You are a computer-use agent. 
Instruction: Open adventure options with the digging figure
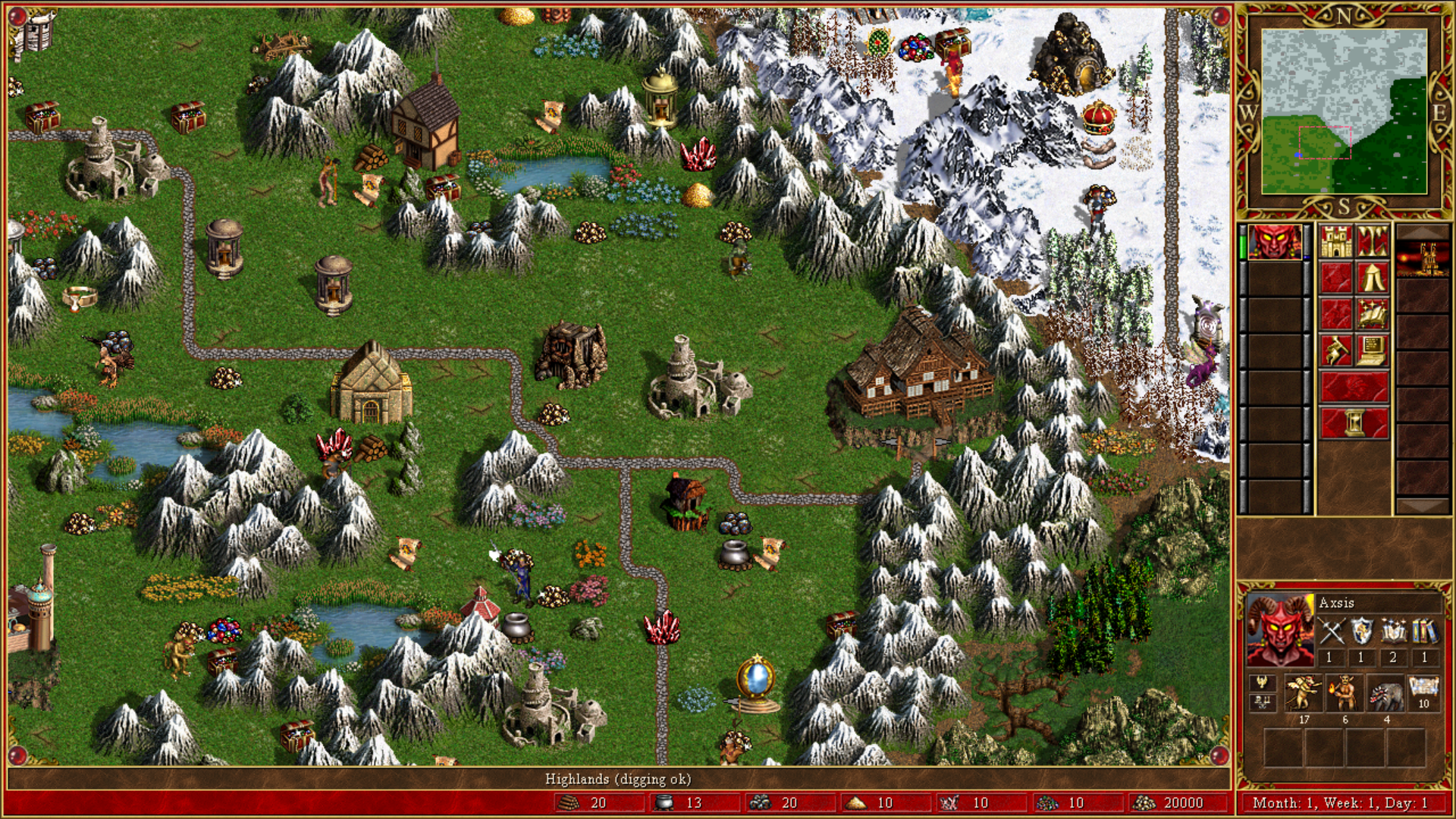tap(1336, 351)
